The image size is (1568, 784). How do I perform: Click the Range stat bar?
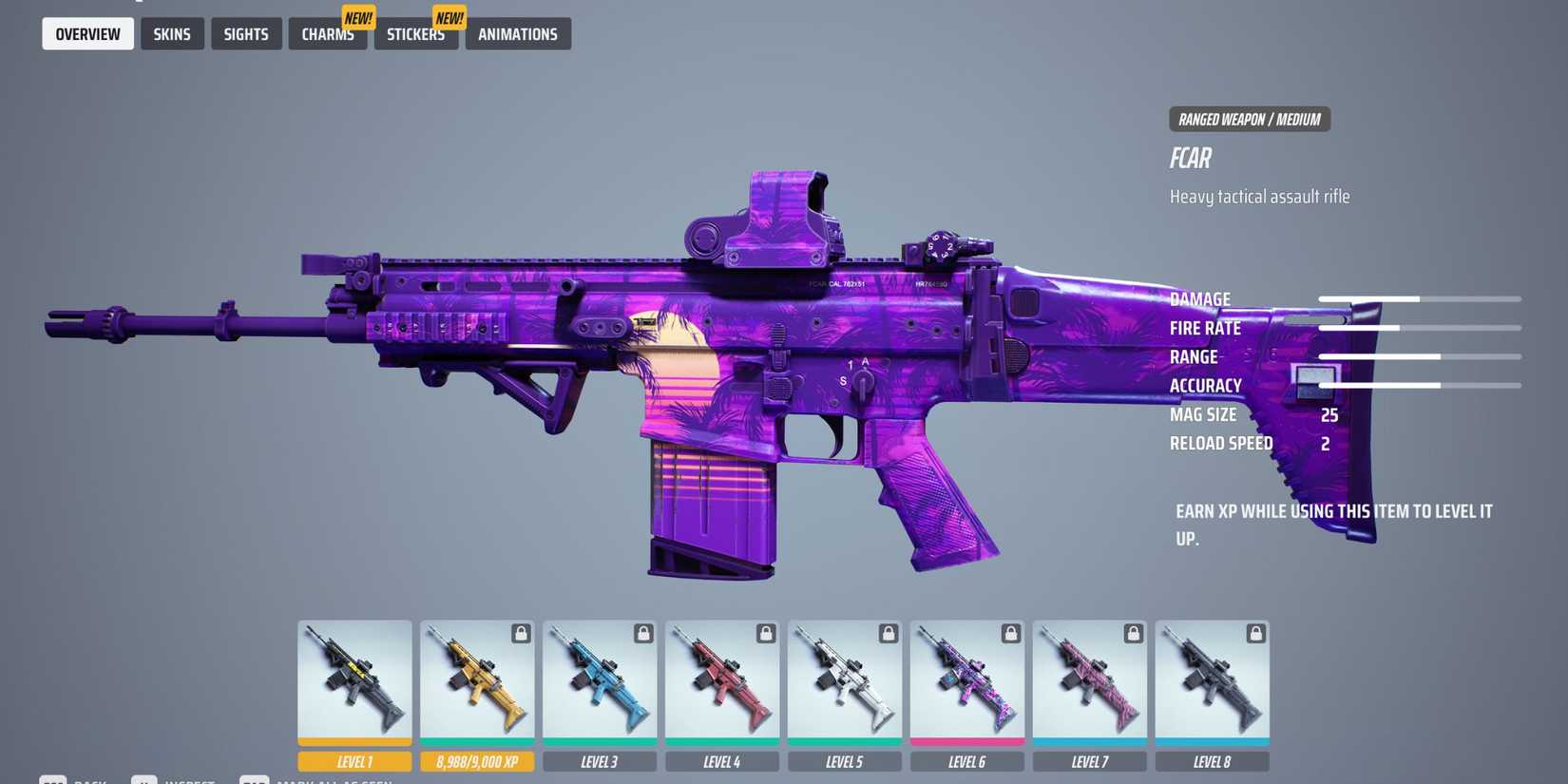tap(1421, 356)
